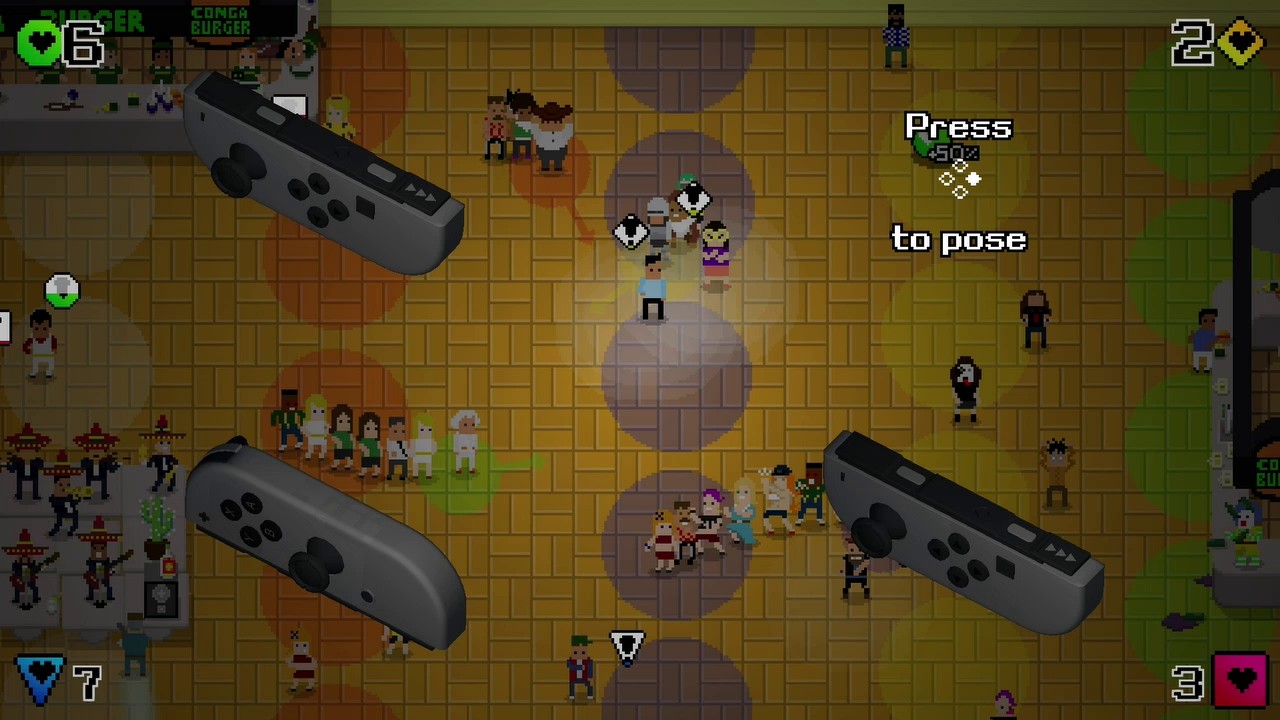
Task: Click the white diamond pose button icon
Action: pyautogui.click(x=973, y=178)
